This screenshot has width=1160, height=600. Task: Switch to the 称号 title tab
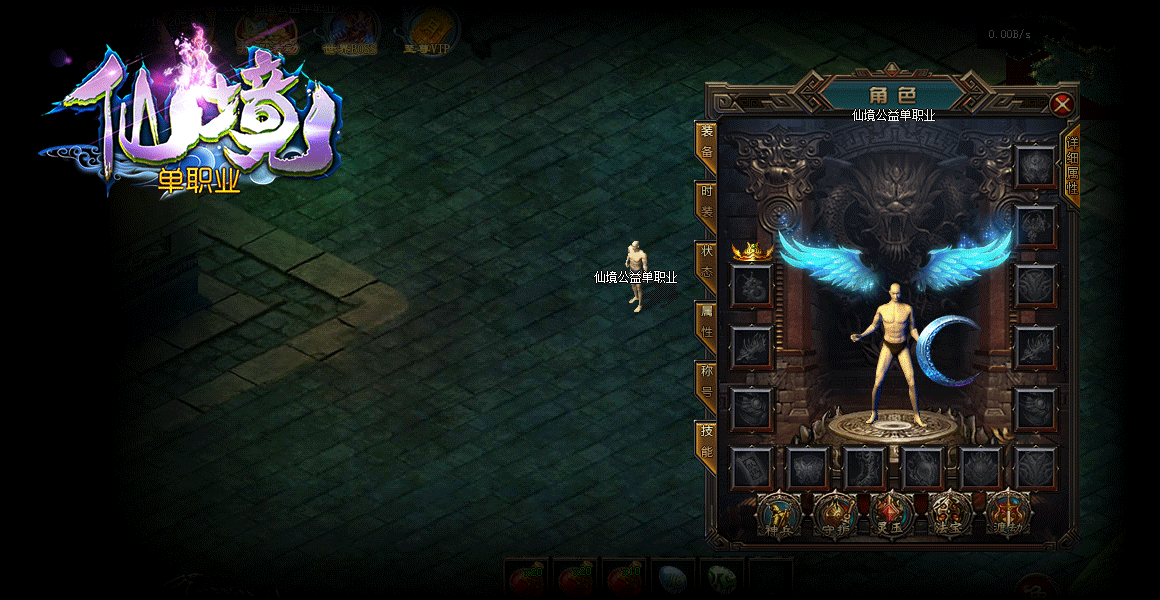(x=706, y=383)
